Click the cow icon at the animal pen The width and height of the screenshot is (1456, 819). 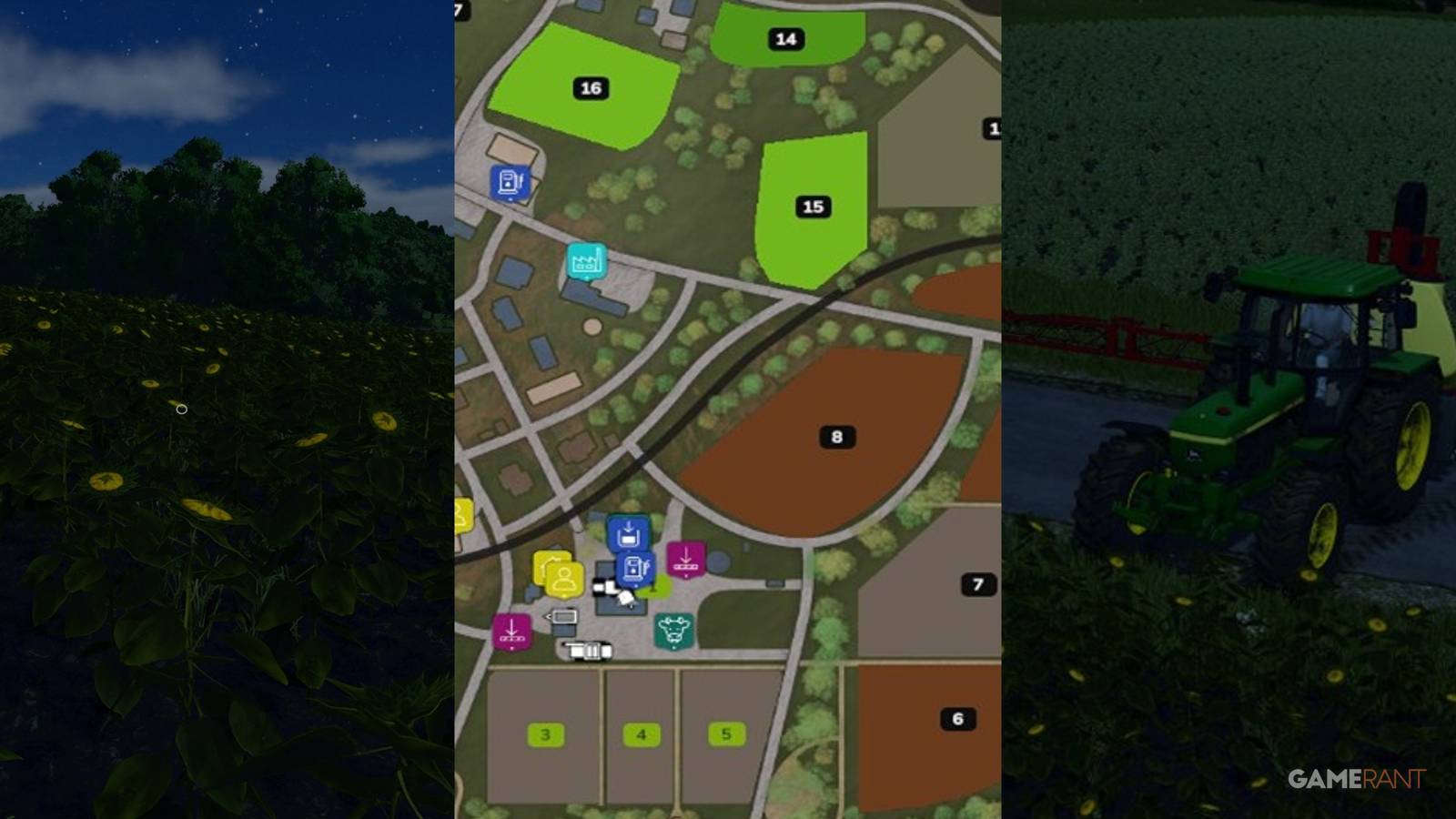(x=673, y=629)
